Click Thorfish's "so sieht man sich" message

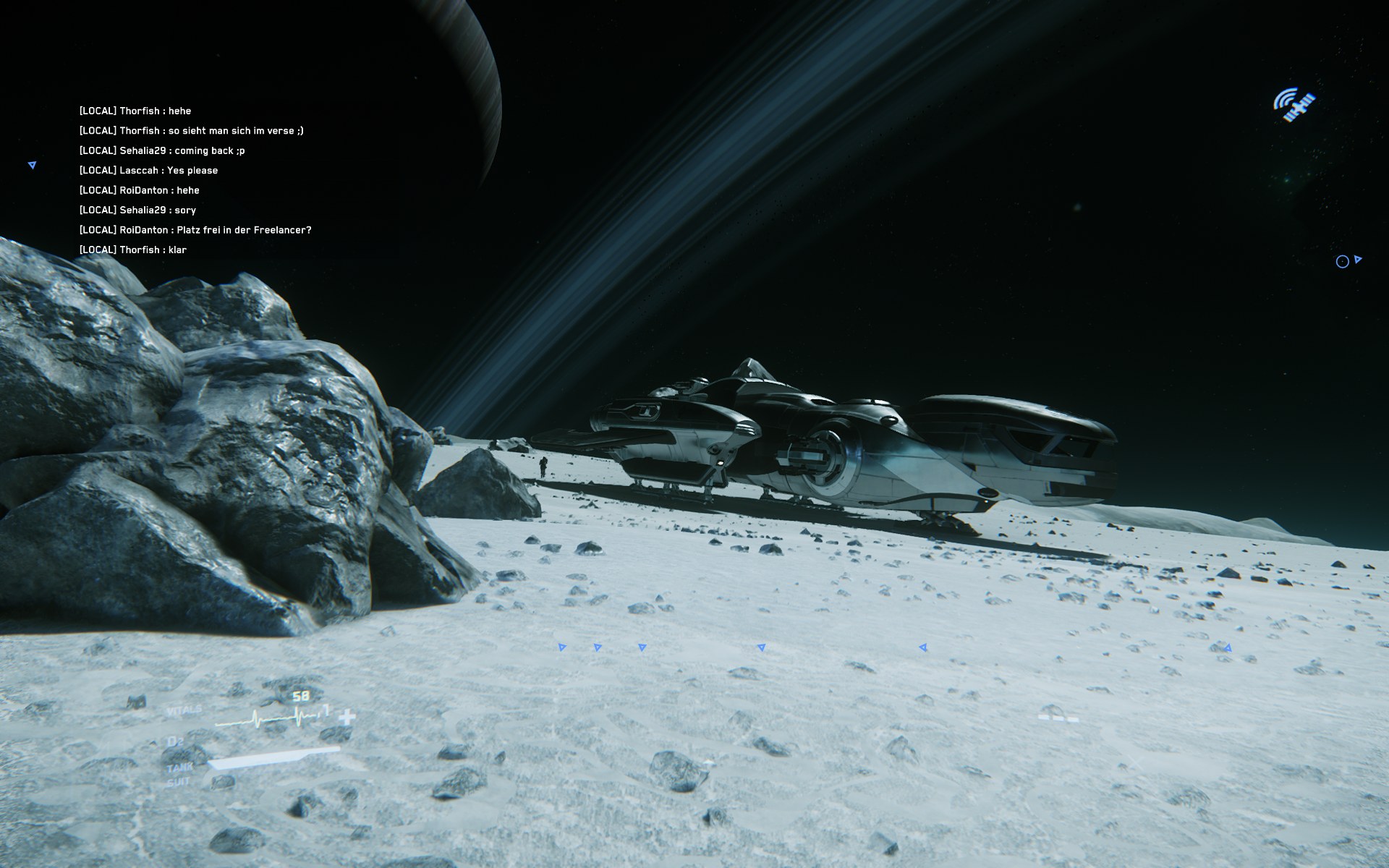[191, 131]
